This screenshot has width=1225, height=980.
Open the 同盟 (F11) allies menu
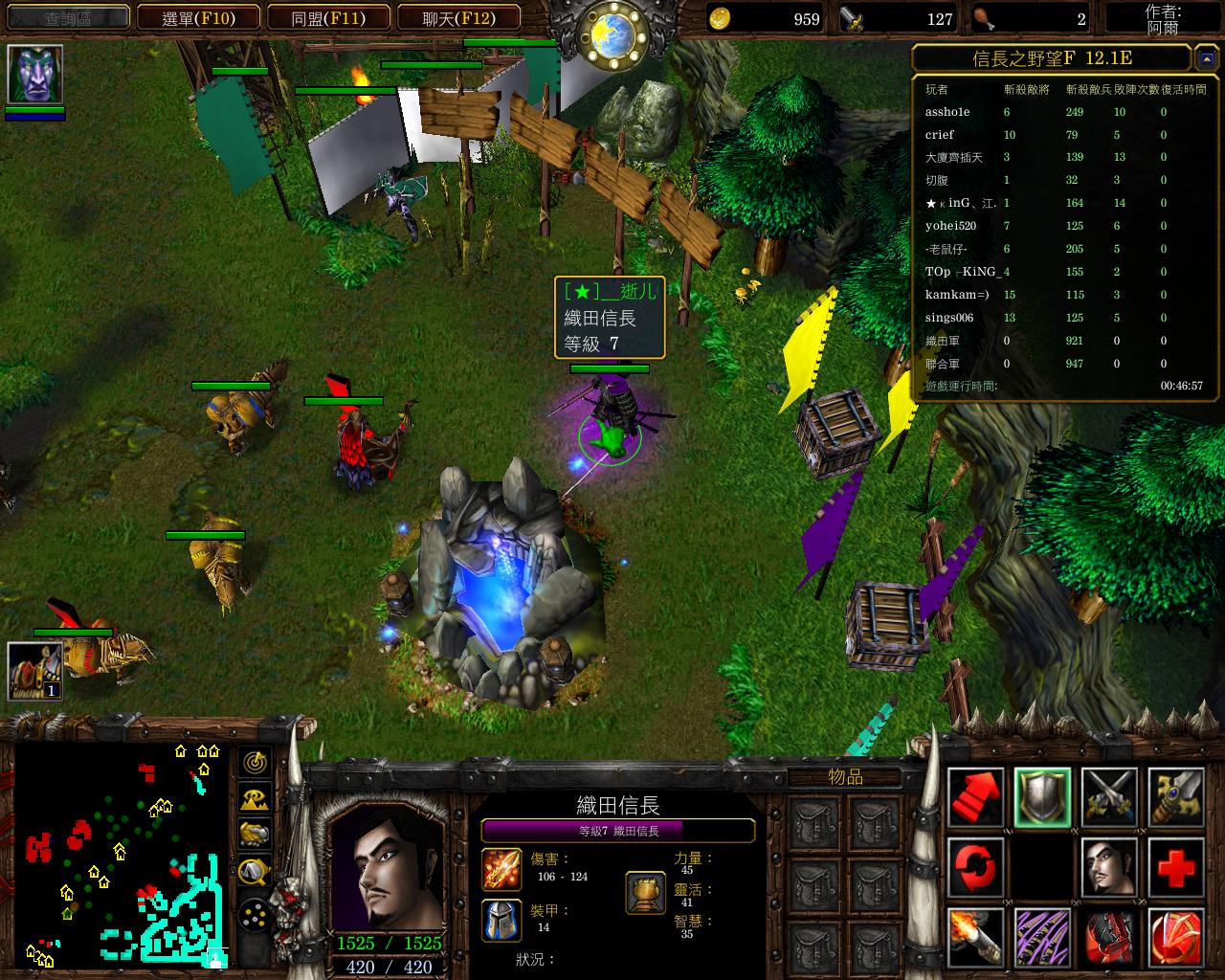pyautogui.click(x=328, y=18)
